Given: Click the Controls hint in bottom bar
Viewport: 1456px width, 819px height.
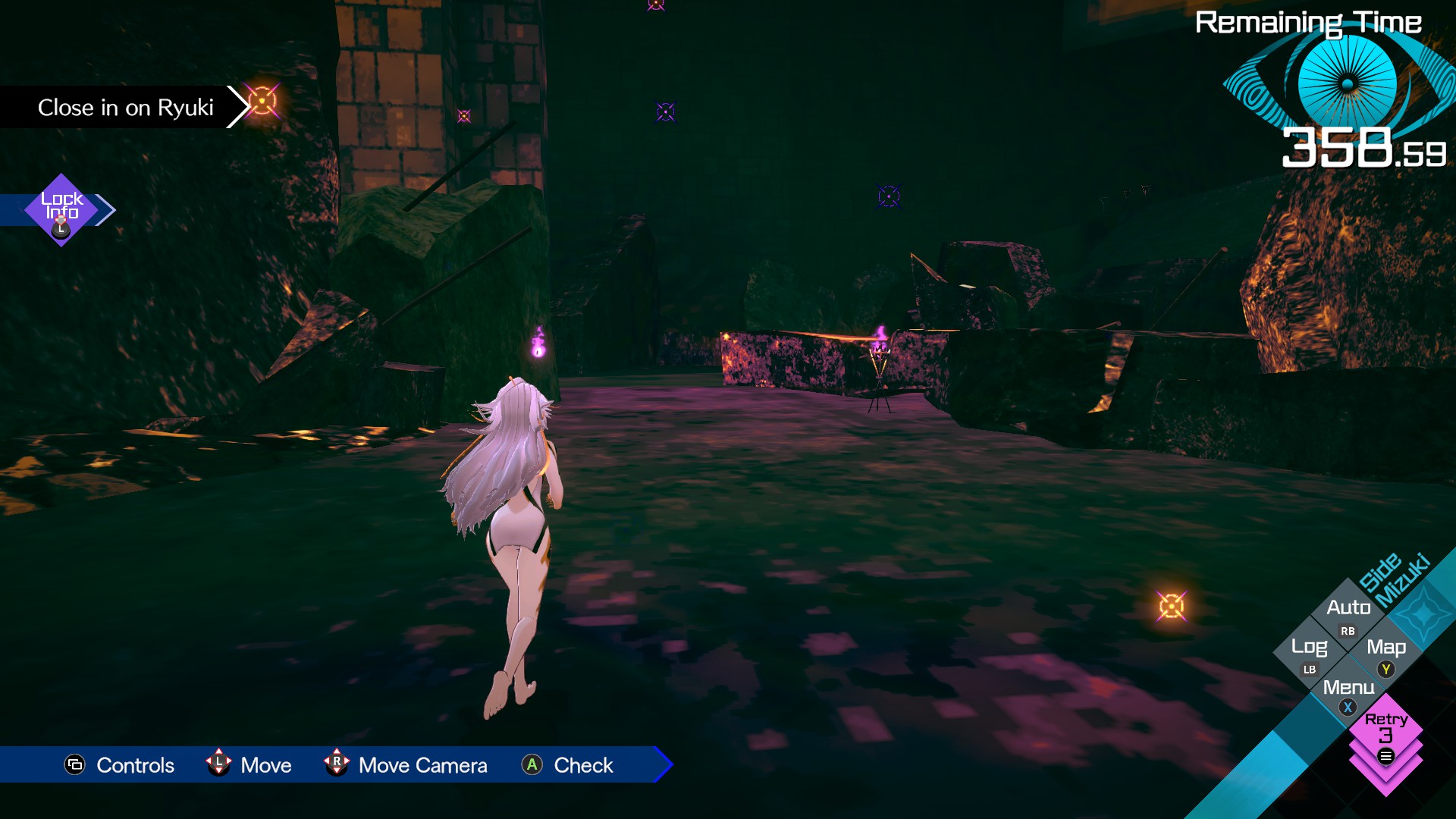Looking at the screenshot, I should 120,765.
